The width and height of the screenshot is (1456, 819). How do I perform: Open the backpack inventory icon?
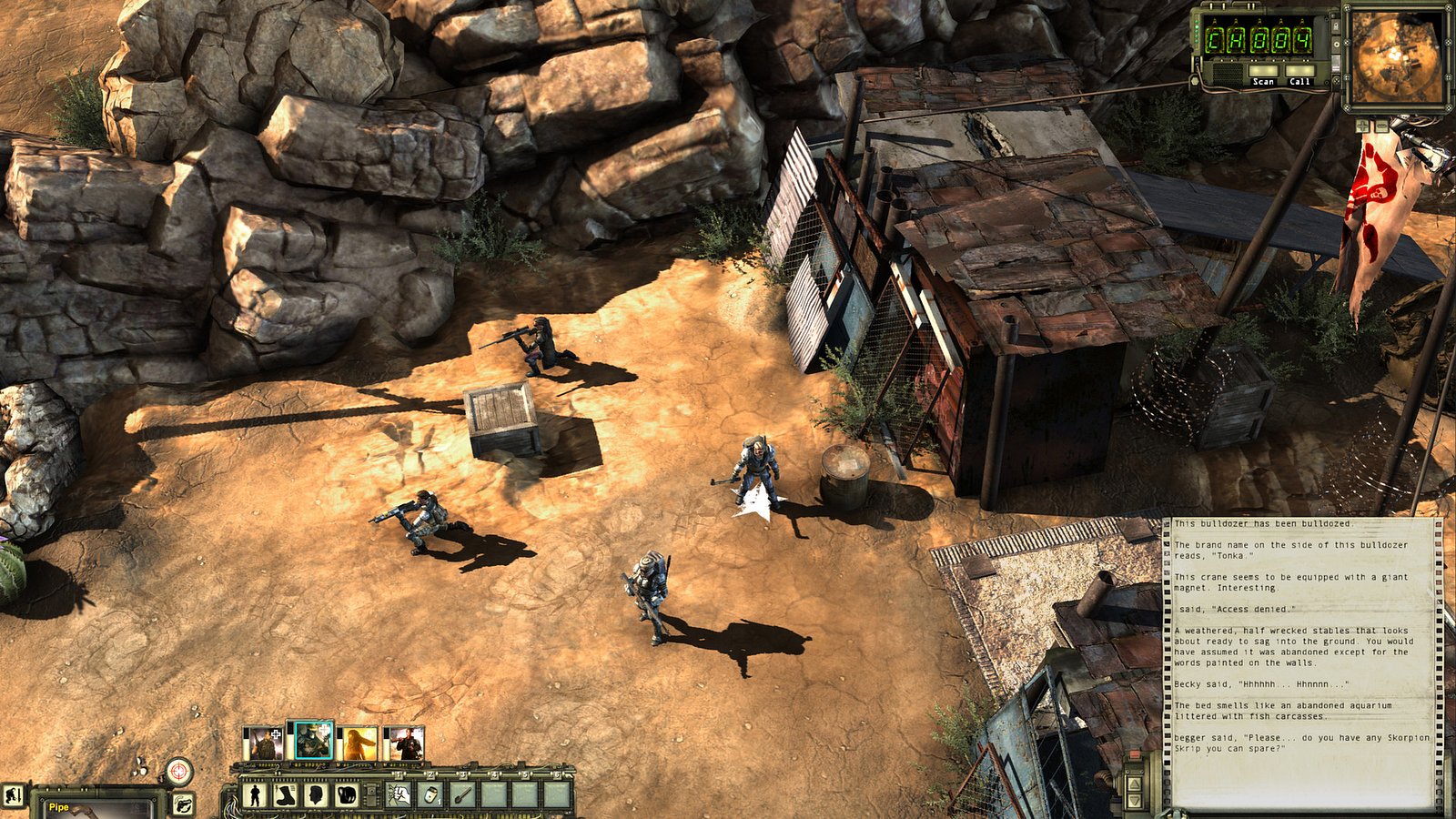(346, 794)
